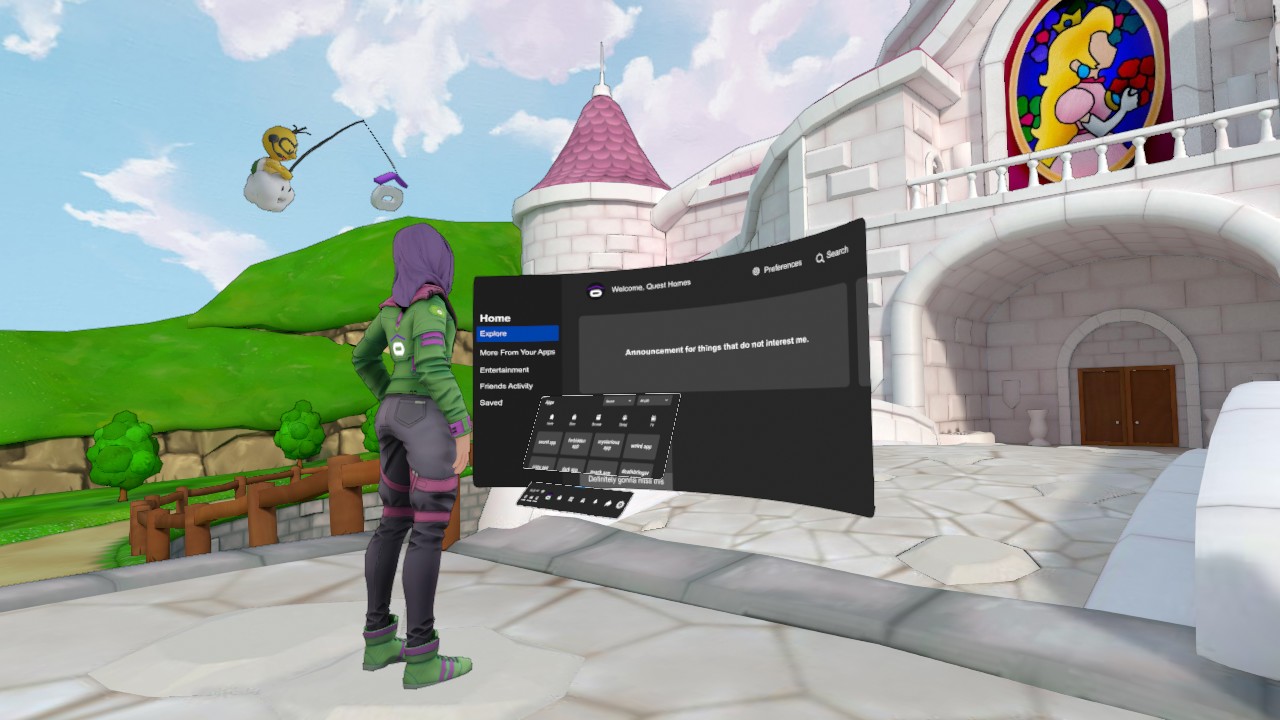
Task: Open the Browse icon in the Apps panel
Action: click(x=597, y=417)
